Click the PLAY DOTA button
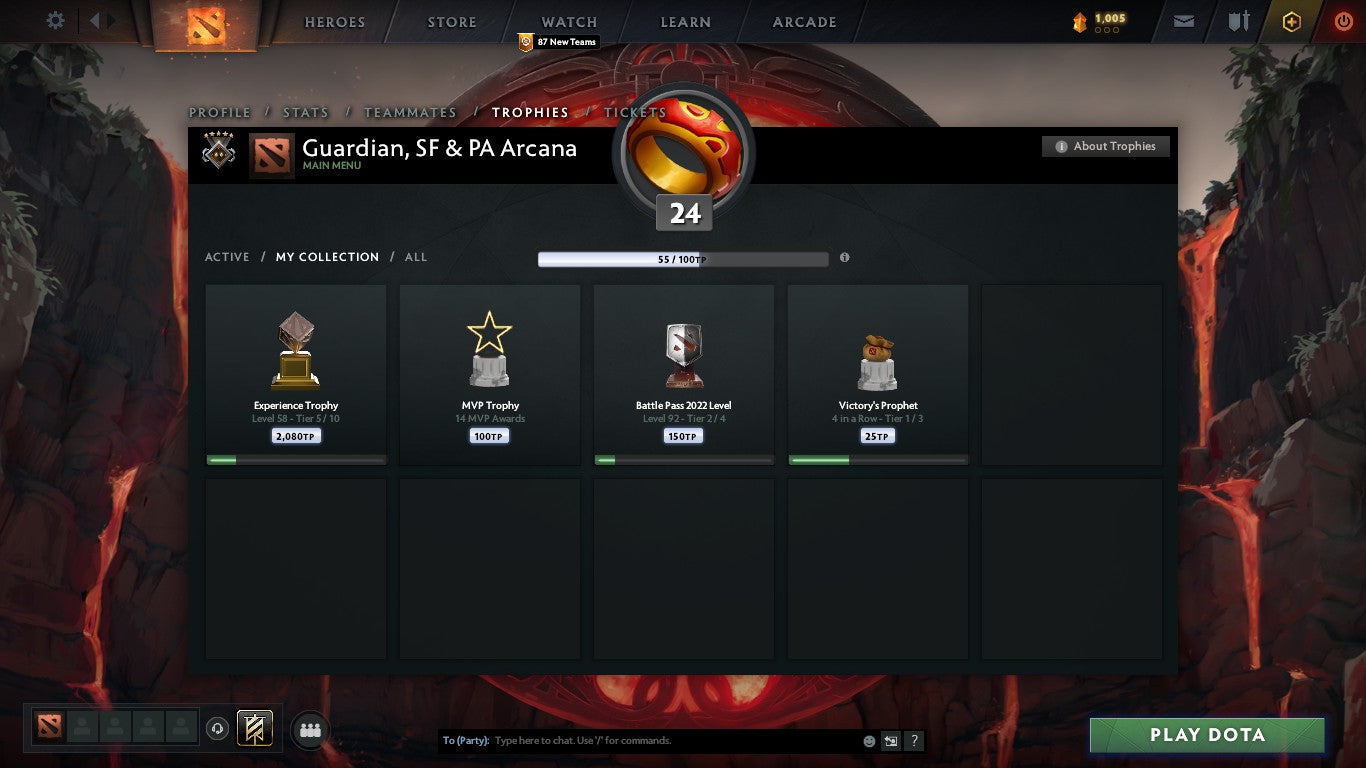This screenshot has height=768, width=1366. tap(1207, 734)
